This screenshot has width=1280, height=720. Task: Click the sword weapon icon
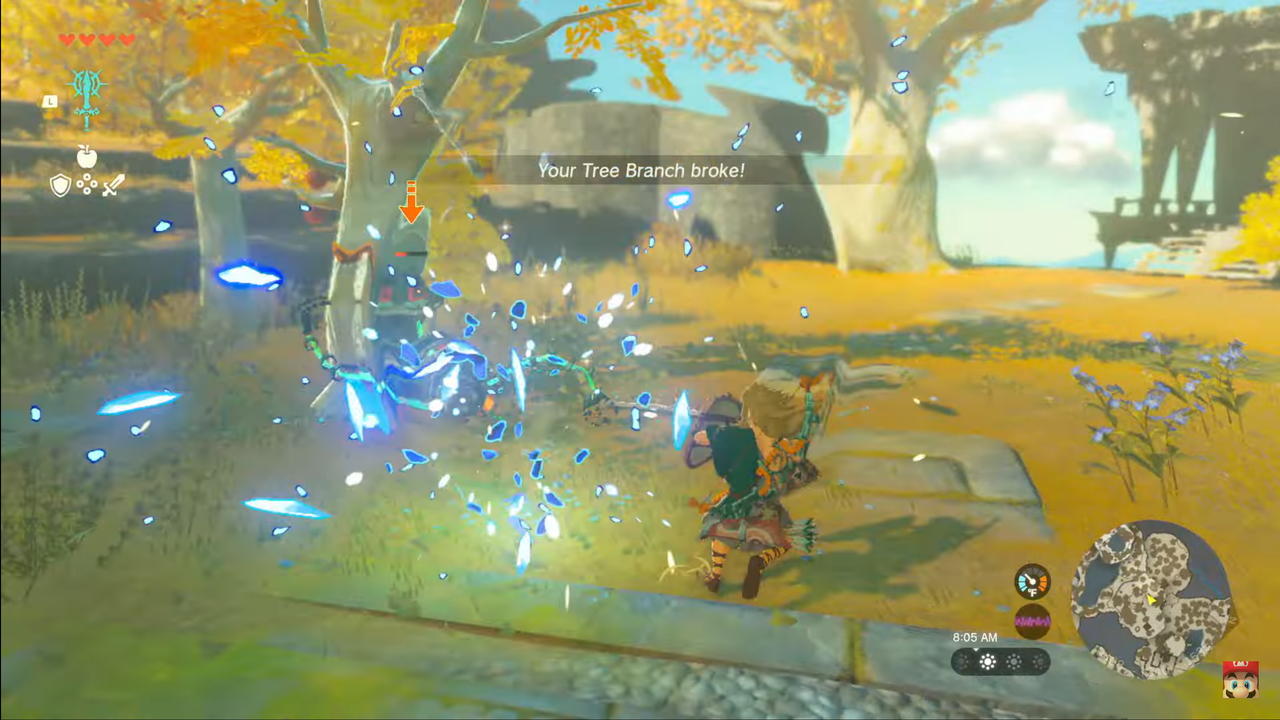[x=113, y=184]
